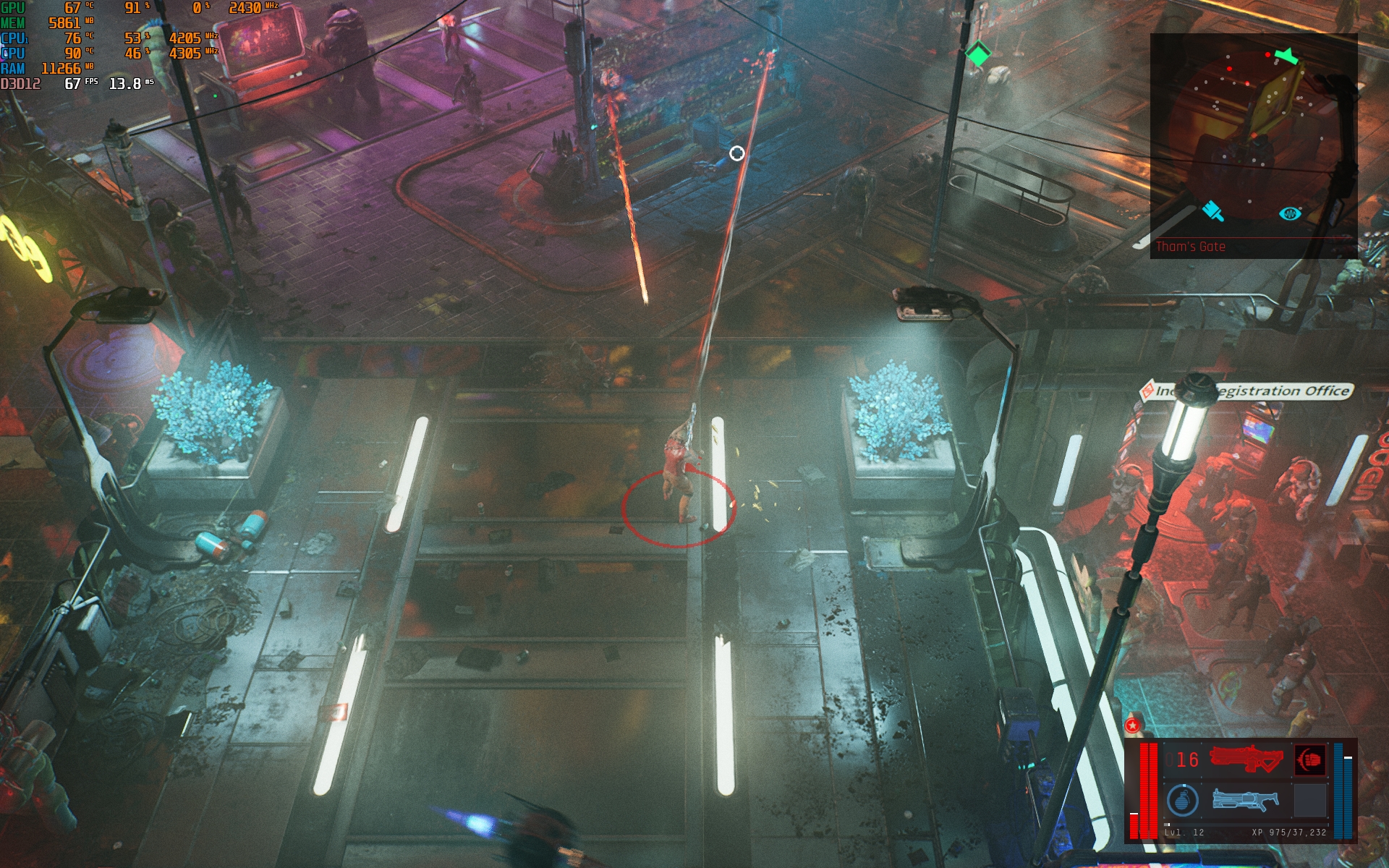The image size is (1389, 868).
Task: Click the green objective marker on the minimap
Action: [x=1286, y=55]
